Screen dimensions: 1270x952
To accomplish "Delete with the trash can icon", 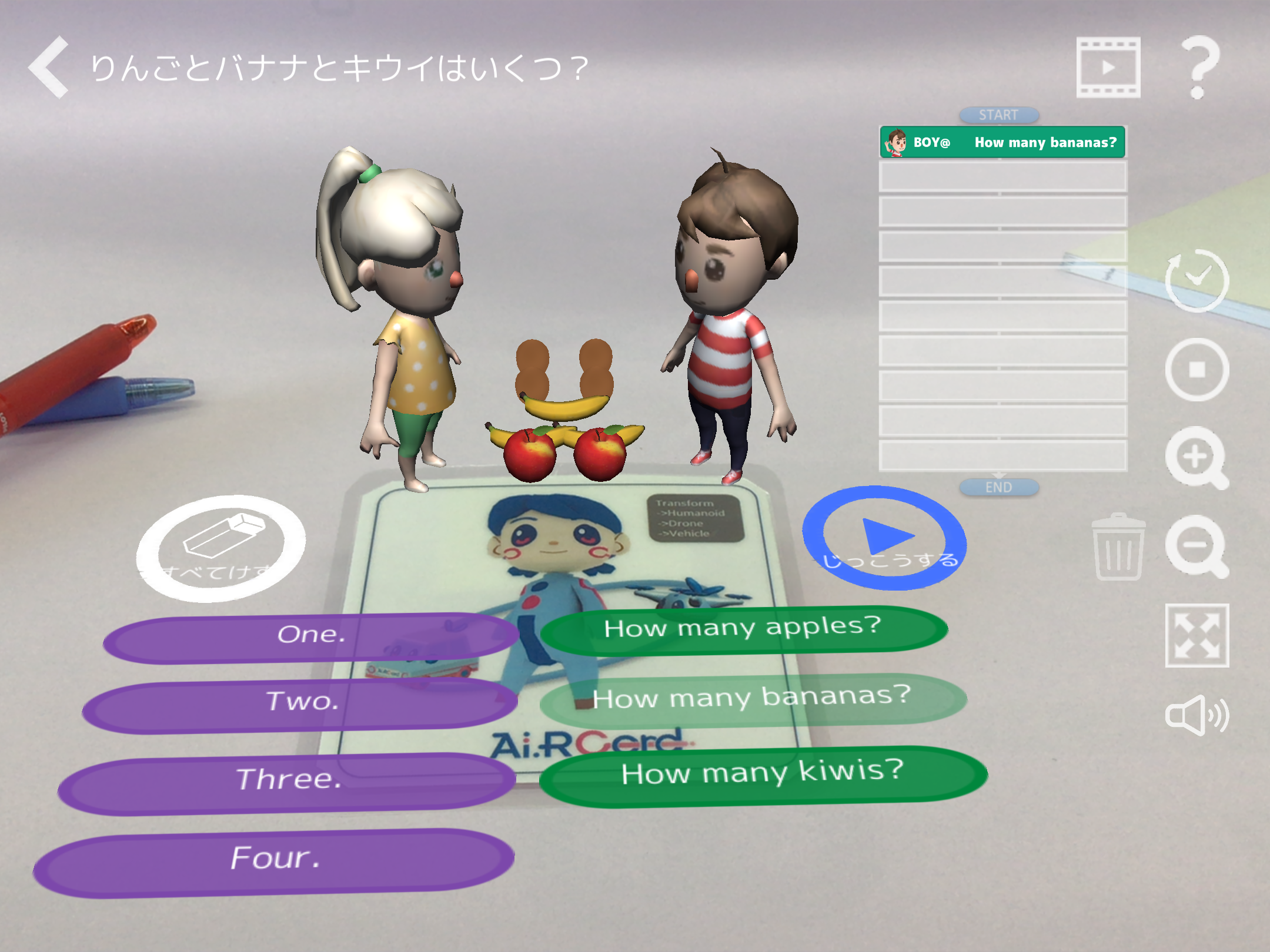I will point(1118,547).
